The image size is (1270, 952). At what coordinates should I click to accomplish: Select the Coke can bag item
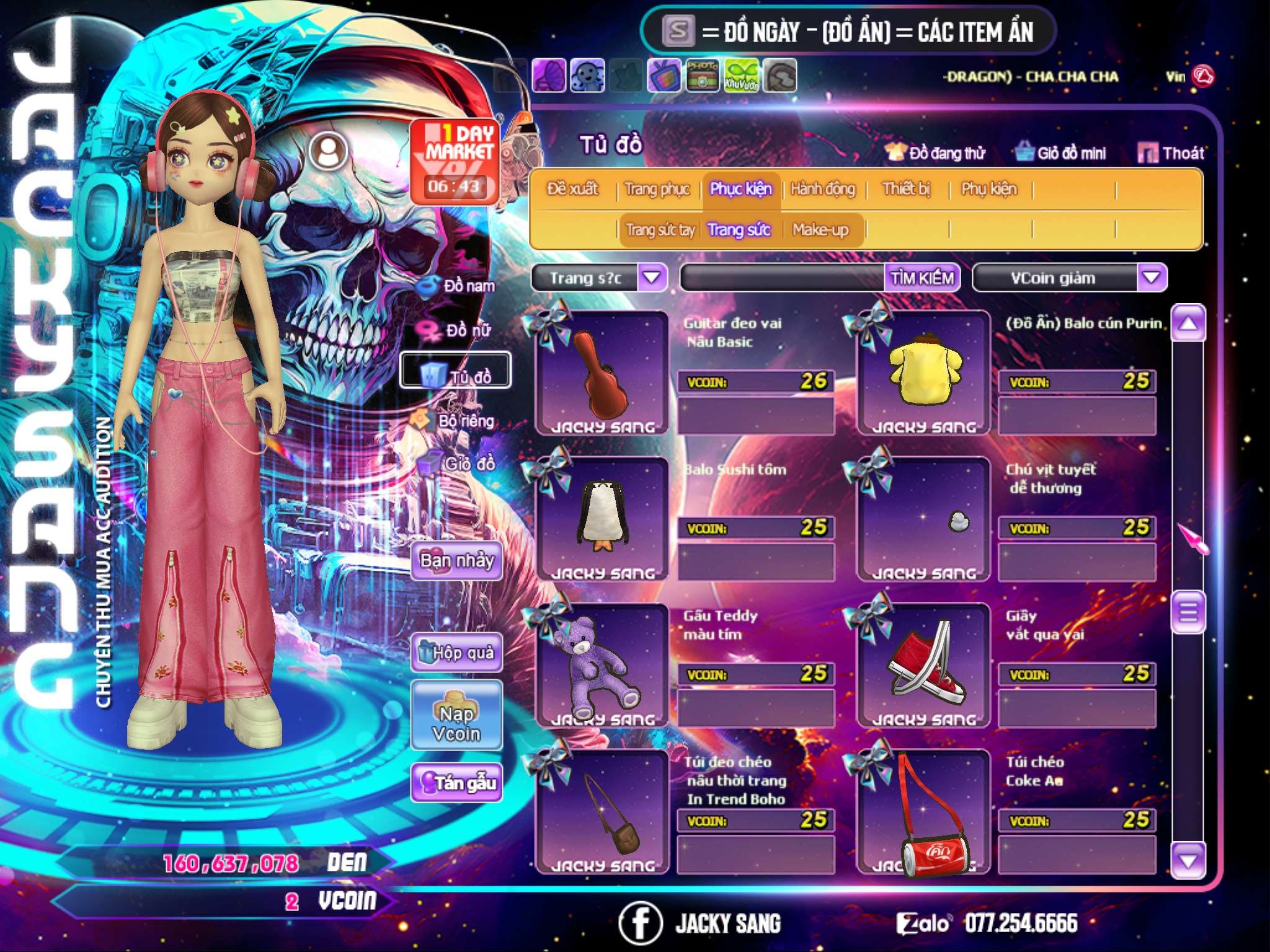coord(923,812)
